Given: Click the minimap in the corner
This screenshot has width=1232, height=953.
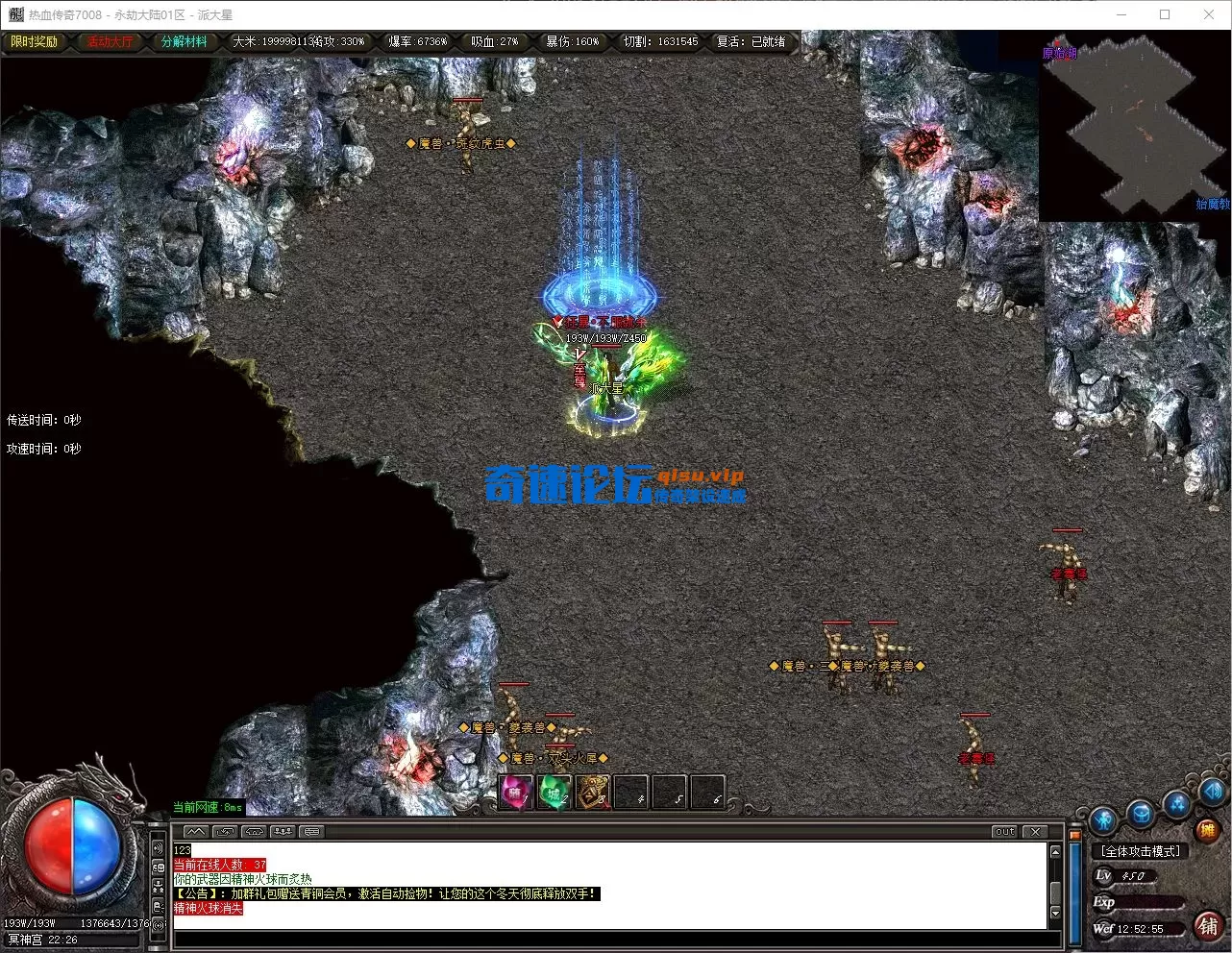Looking at the screenshot, I should pyautogui.click(x=1134, y=127).
